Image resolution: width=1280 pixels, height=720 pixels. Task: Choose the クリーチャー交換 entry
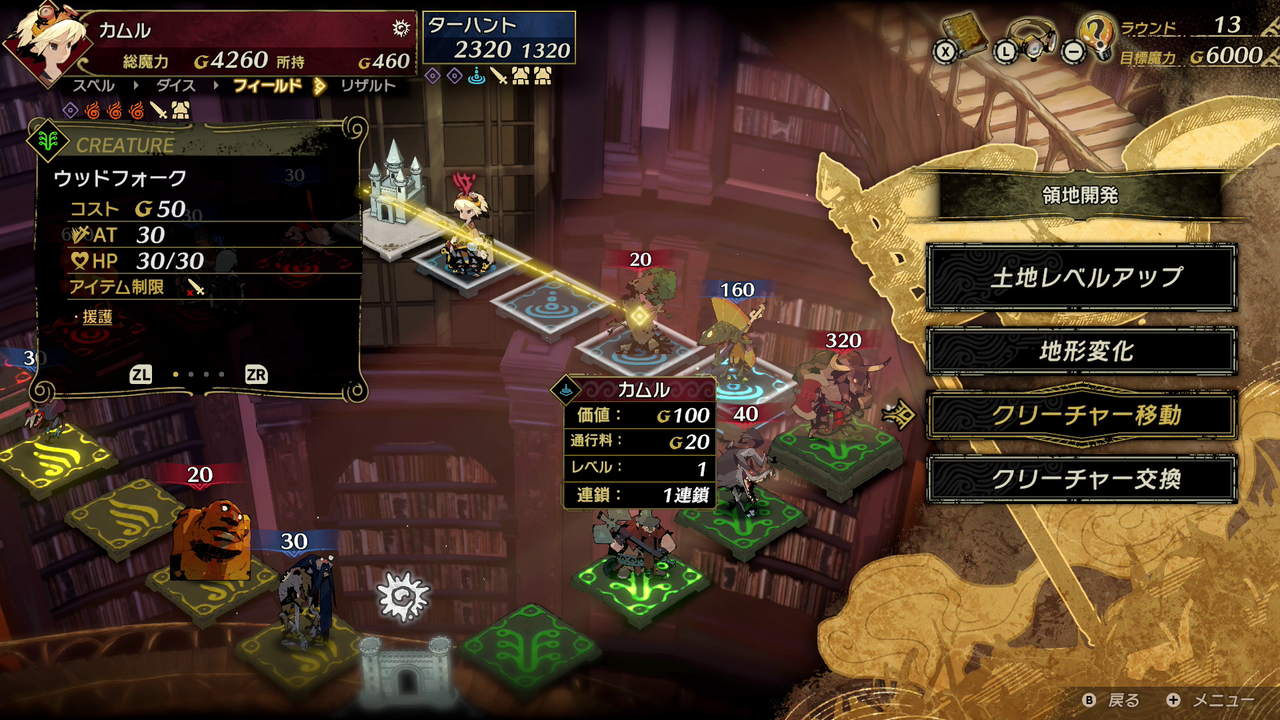click(1081, 479)
